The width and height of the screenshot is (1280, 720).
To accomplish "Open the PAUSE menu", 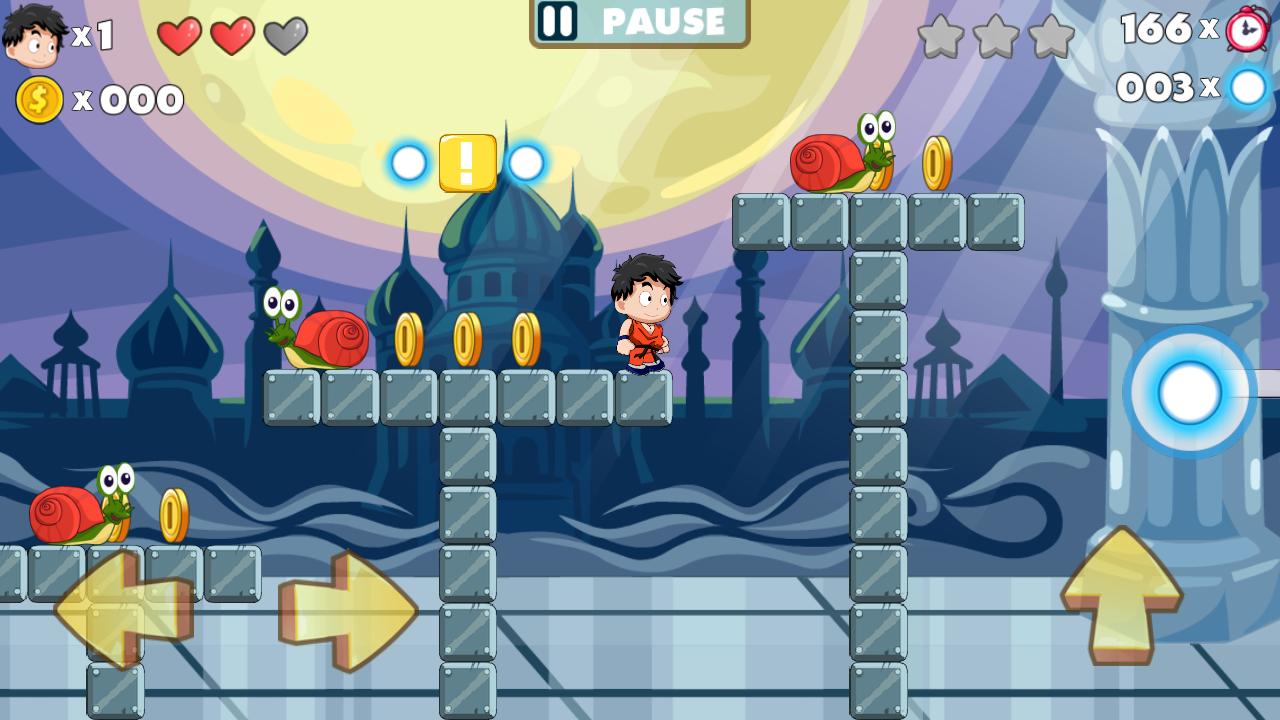I will click(x=640, y=23).
